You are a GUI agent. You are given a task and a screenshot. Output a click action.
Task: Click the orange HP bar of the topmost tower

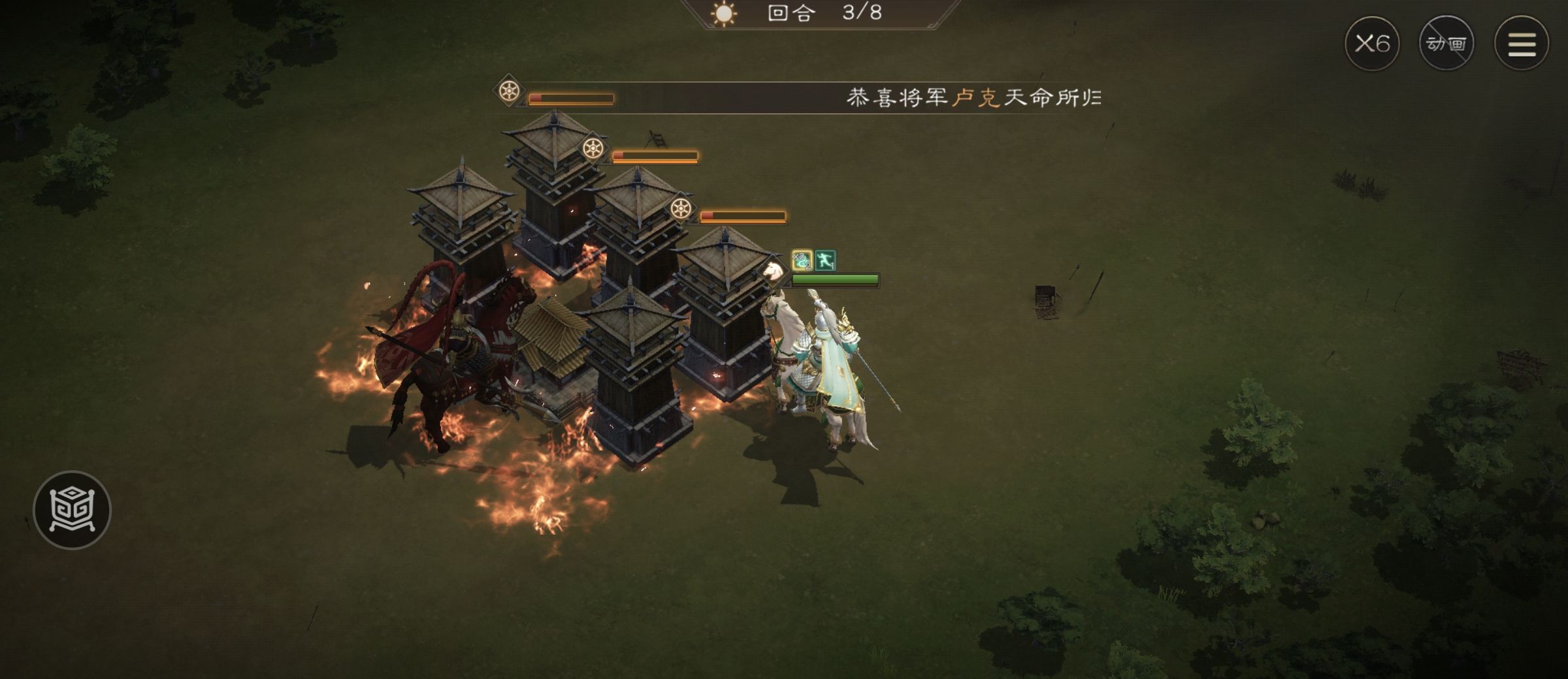(x=572, y=99)
